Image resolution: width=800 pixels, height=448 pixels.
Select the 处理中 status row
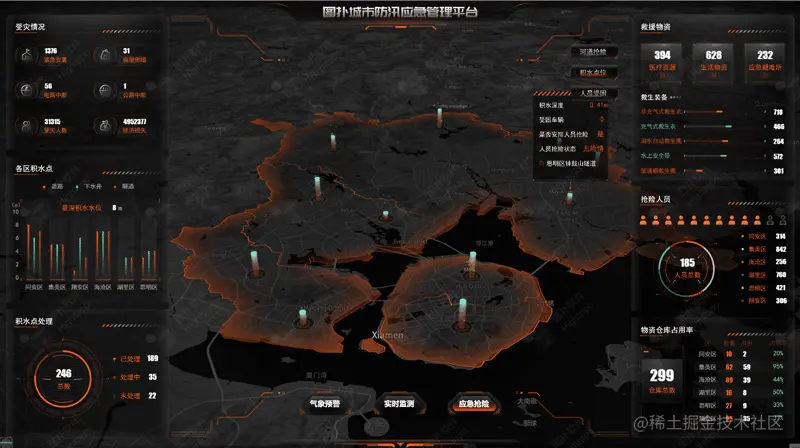click(x=133, y=377)
